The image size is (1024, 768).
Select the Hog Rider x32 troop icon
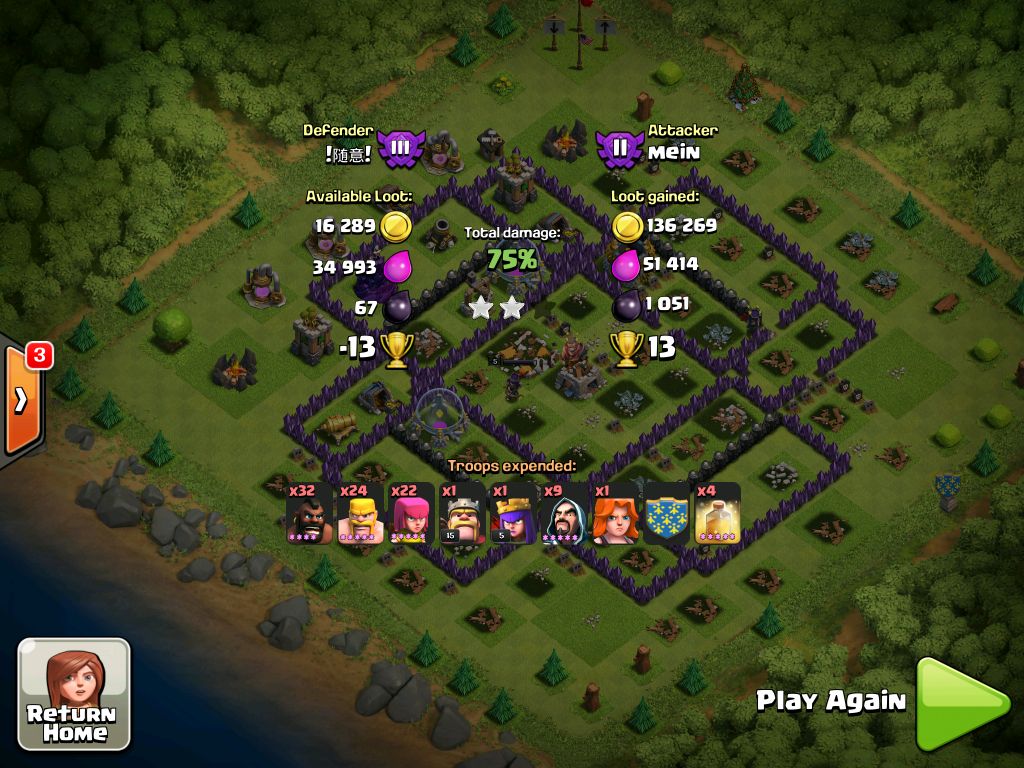(x=309, y=514)
